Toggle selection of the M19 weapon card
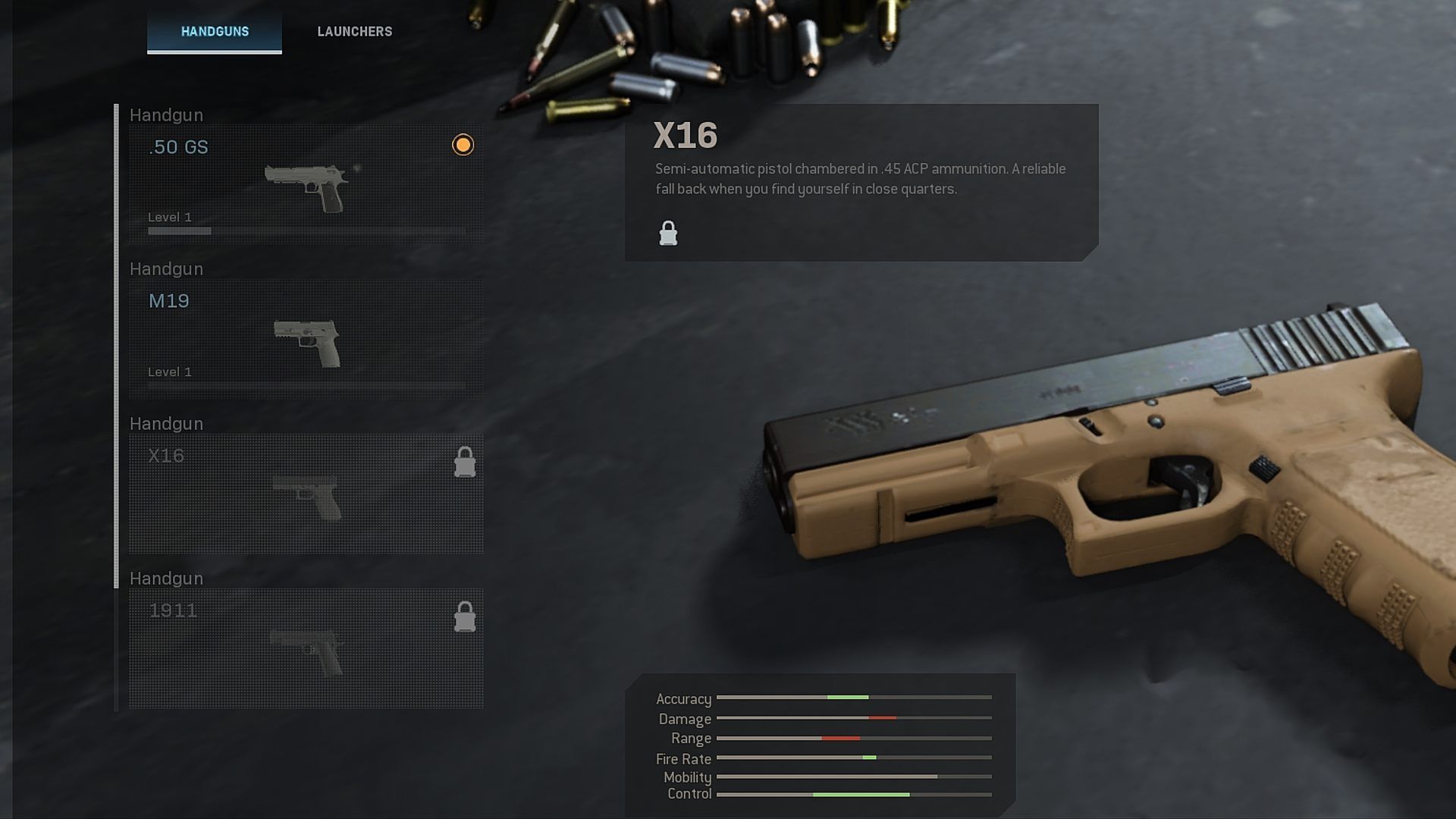Image resolution: width=1456 pixels, height=819 pixels. (x=303, y=334)
